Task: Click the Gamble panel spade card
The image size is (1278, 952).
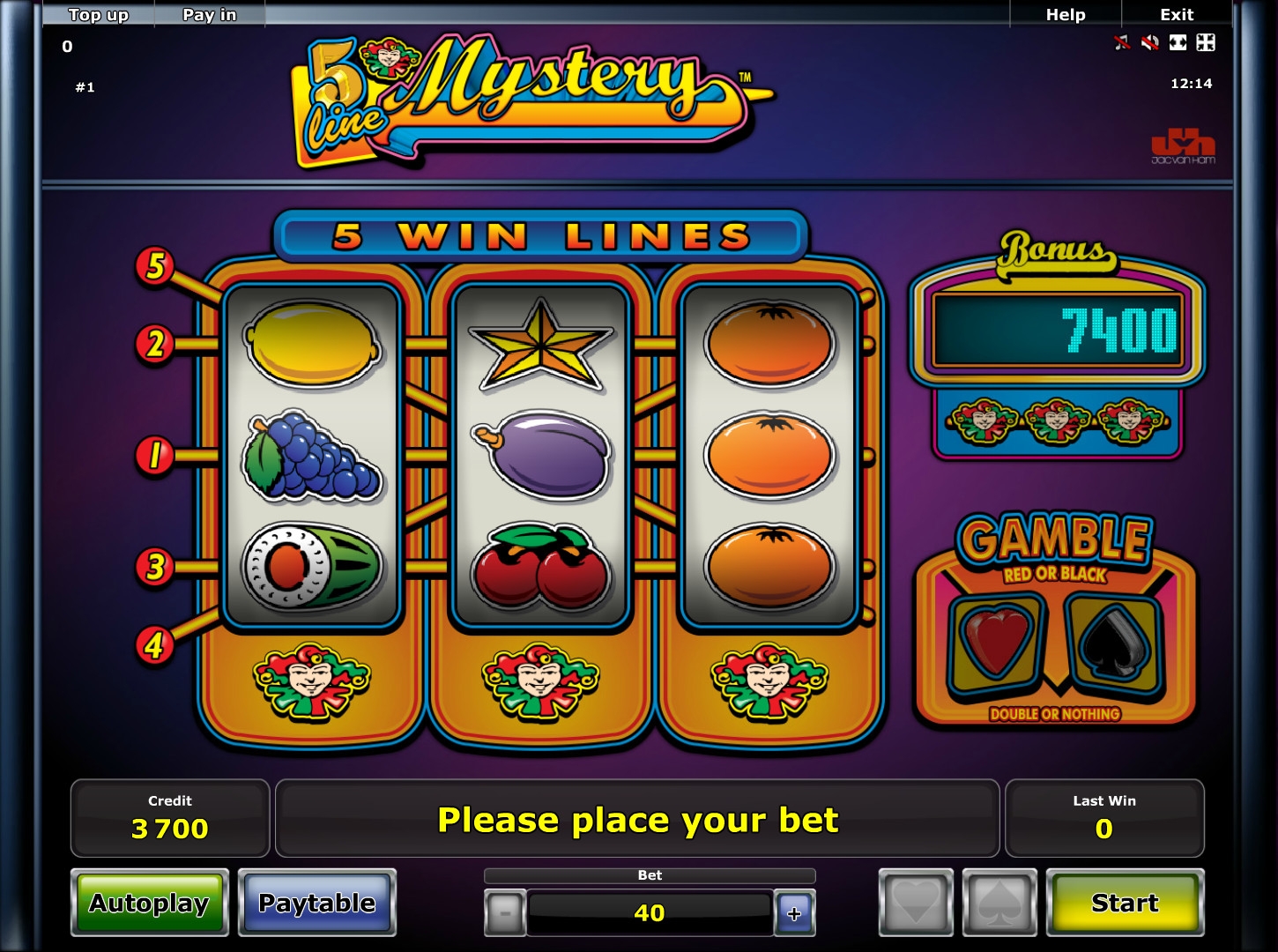Action: pyautogui.click(x=1114, y=643)
